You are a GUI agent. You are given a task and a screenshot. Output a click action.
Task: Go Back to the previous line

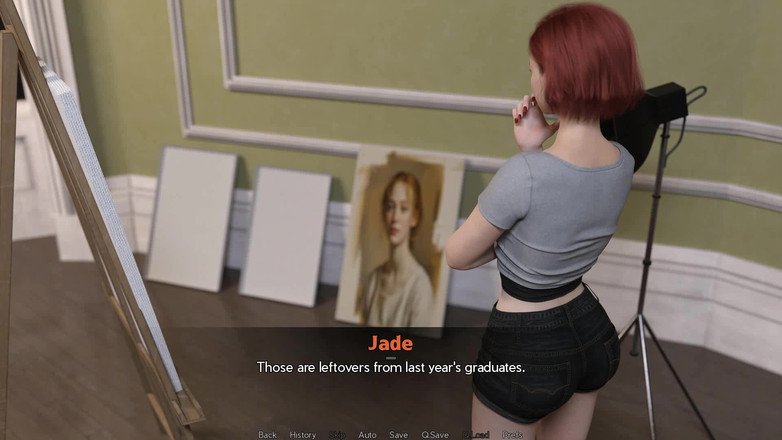click(x=267, y=435)
